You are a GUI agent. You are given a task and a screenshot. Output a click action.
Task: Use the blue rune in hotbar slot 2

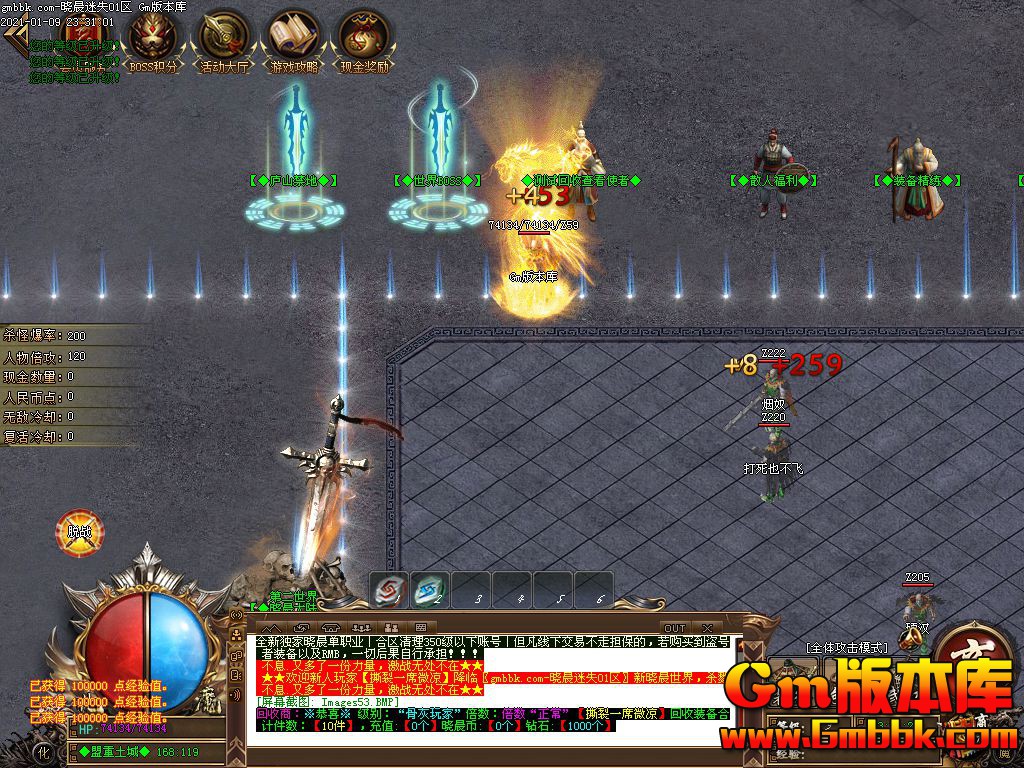click(x=430, y=589)
